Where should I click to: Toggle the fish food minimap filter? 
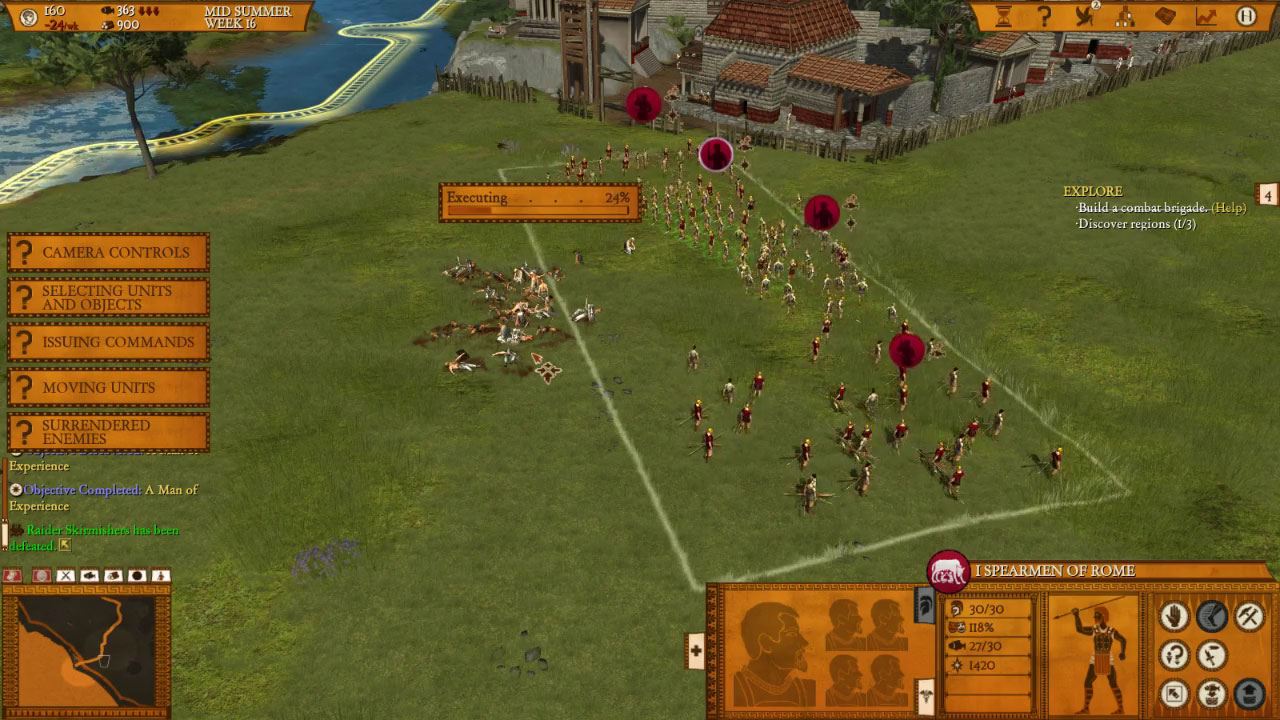90,576
